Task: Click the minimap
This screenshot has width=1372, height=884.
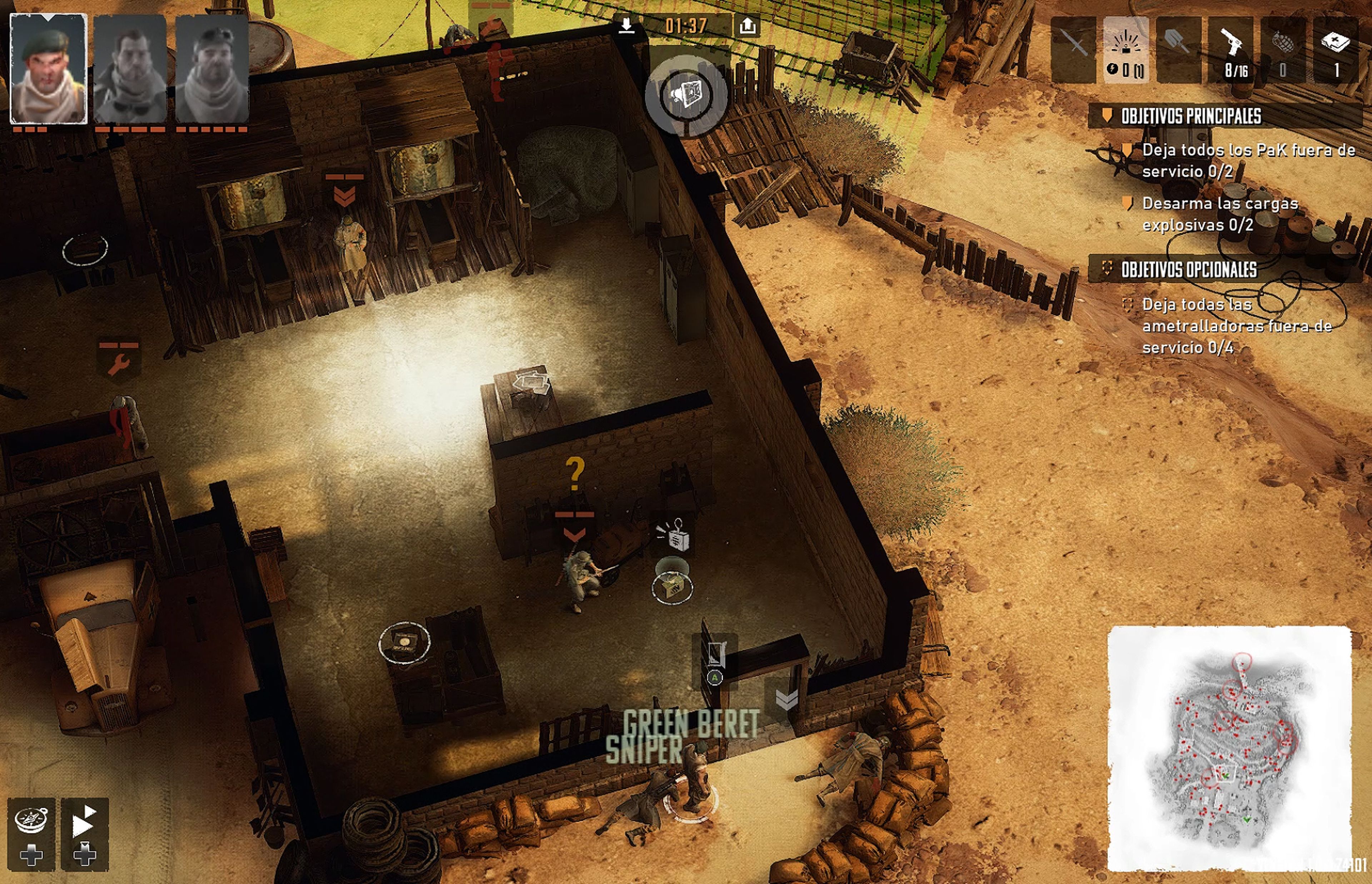Action: tap(1228, 749)
